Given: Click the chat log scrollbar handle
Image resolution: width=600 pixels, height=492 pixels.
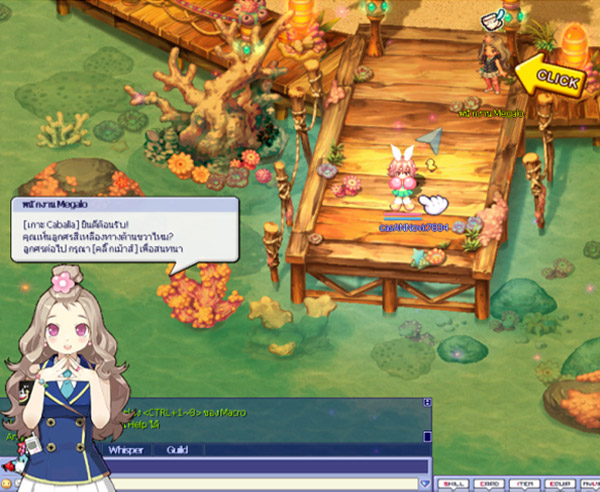Looking at the screenshot, I should coord(427,437).
